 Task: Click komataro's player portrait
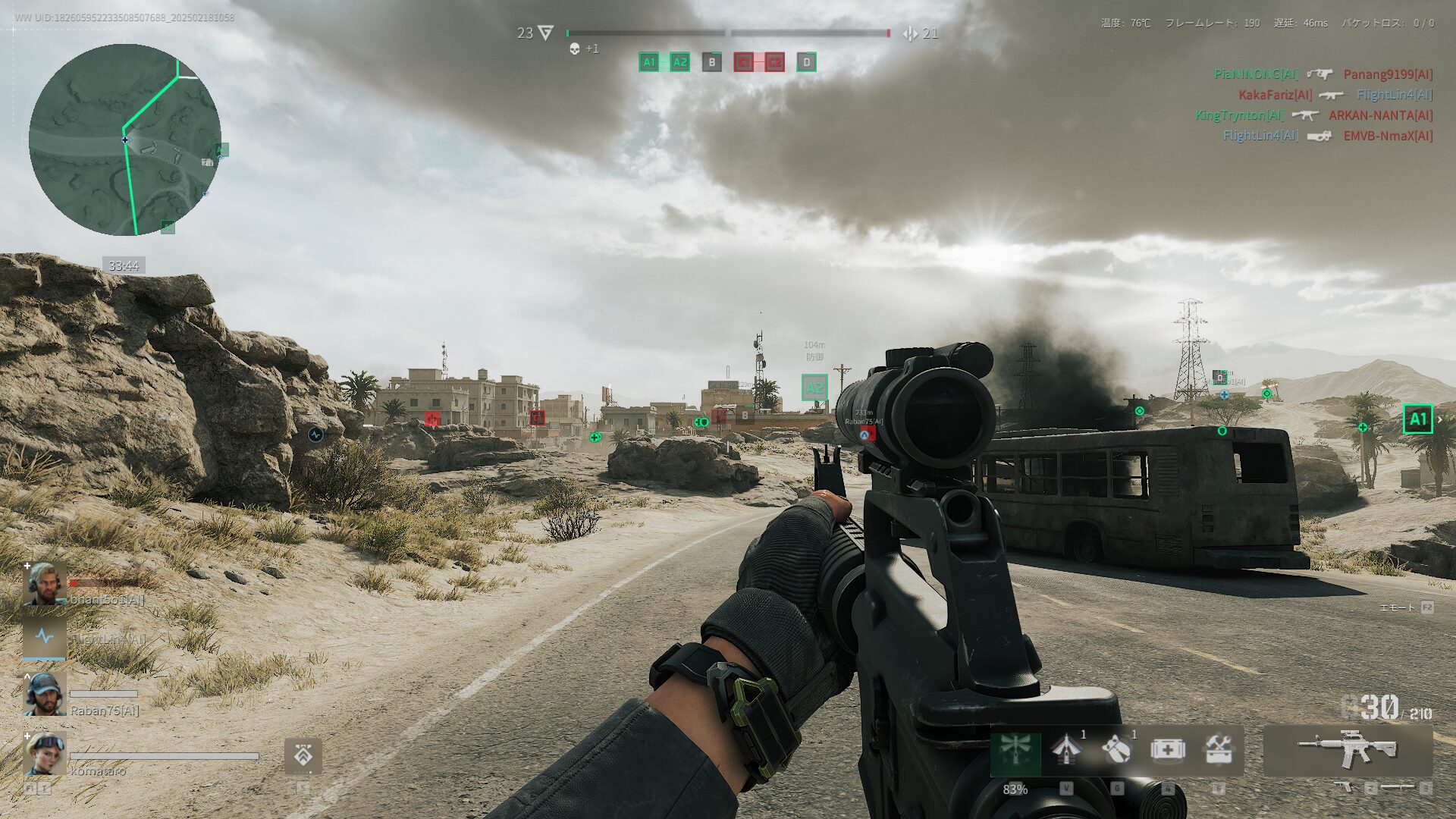45,752
